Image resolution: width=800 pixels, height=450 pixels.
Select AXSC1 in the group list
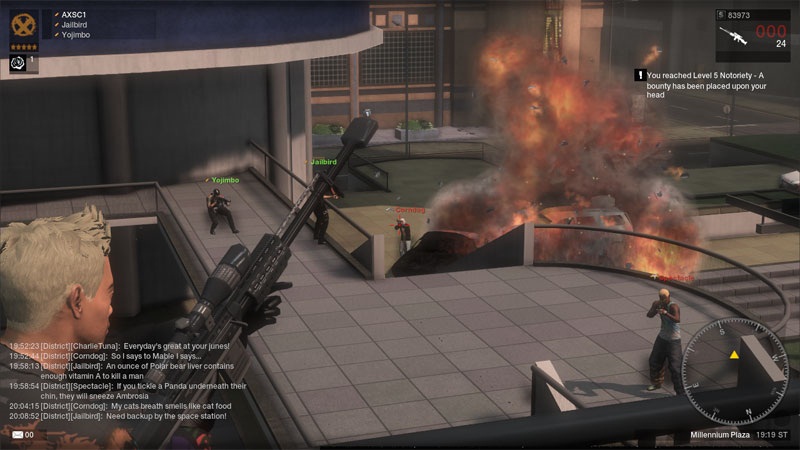pyautogui.click(x=75, y=15)
